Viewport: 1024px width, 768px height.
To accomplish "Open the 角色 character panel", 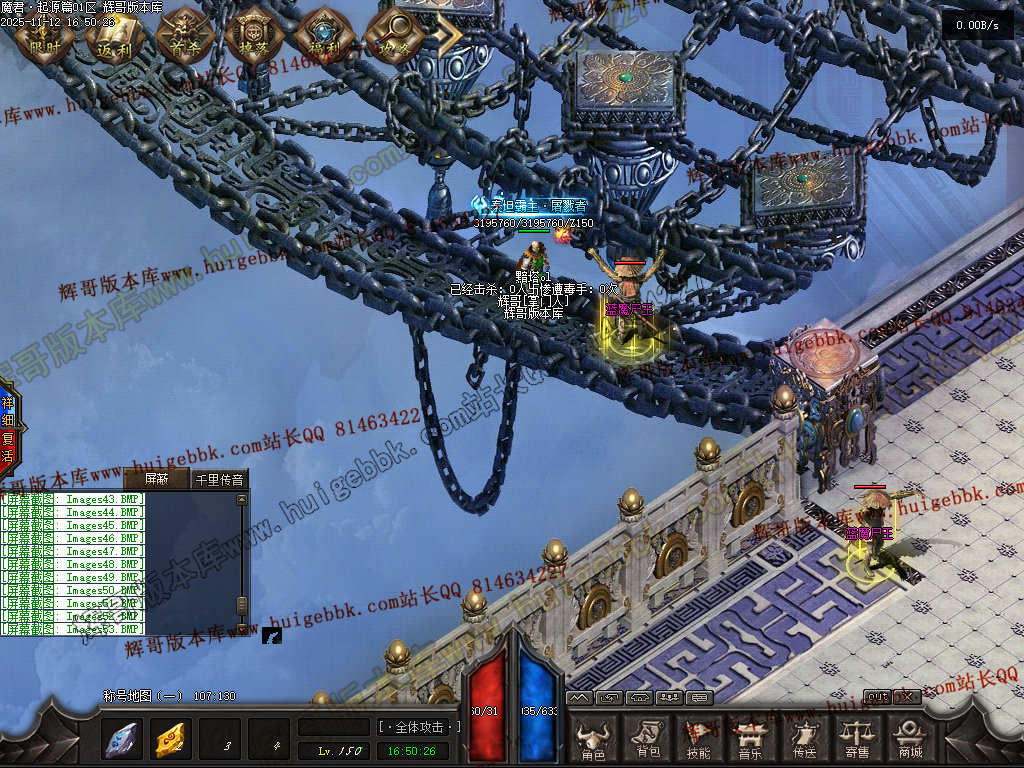I will tap(593, 740).
